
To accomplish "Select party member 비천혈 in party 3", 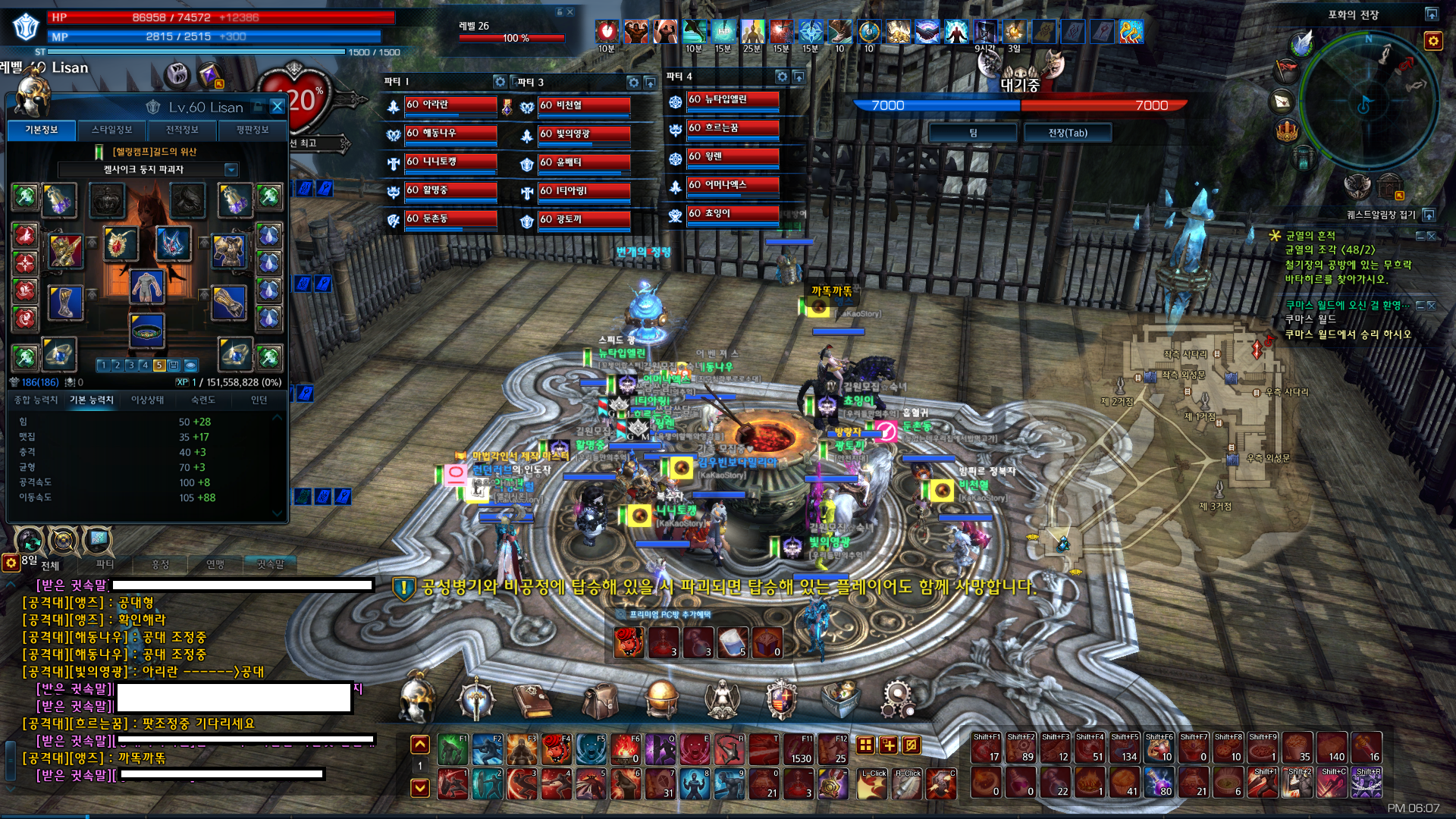I will coord(584,106).
